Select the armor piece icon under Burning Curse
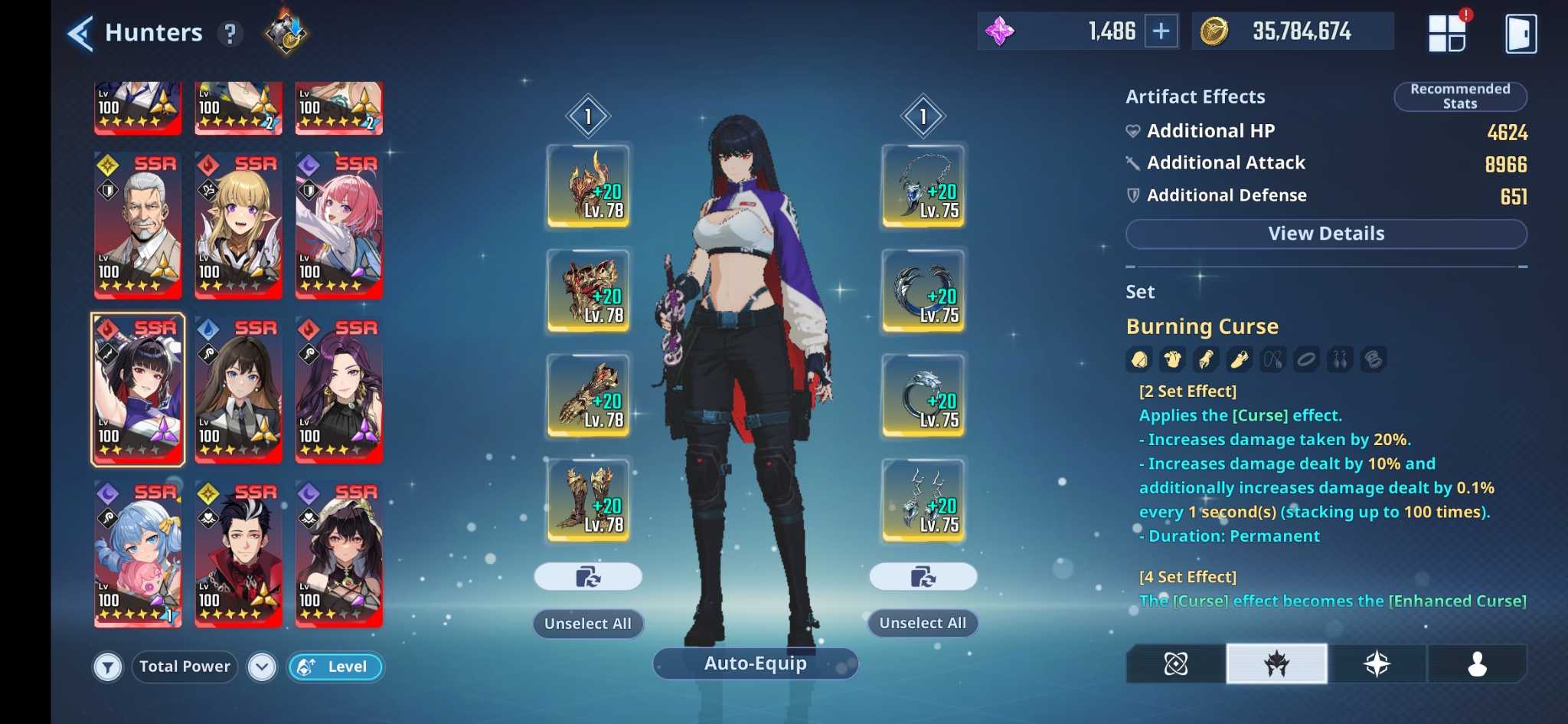 coord(1171,359)
